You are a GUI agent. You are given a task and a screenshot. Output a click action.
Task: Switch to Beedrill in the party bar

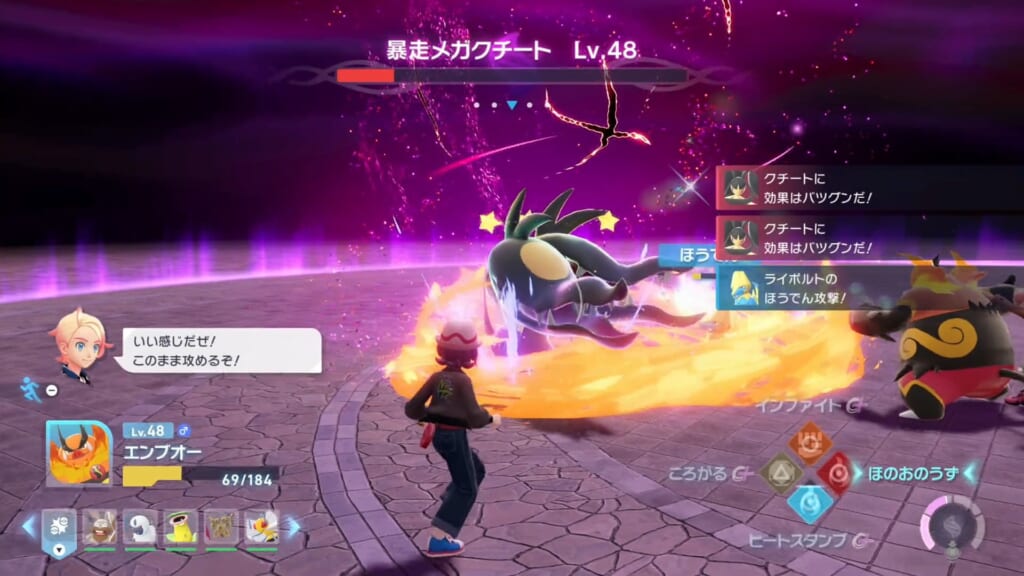click(x=261, y=527)
